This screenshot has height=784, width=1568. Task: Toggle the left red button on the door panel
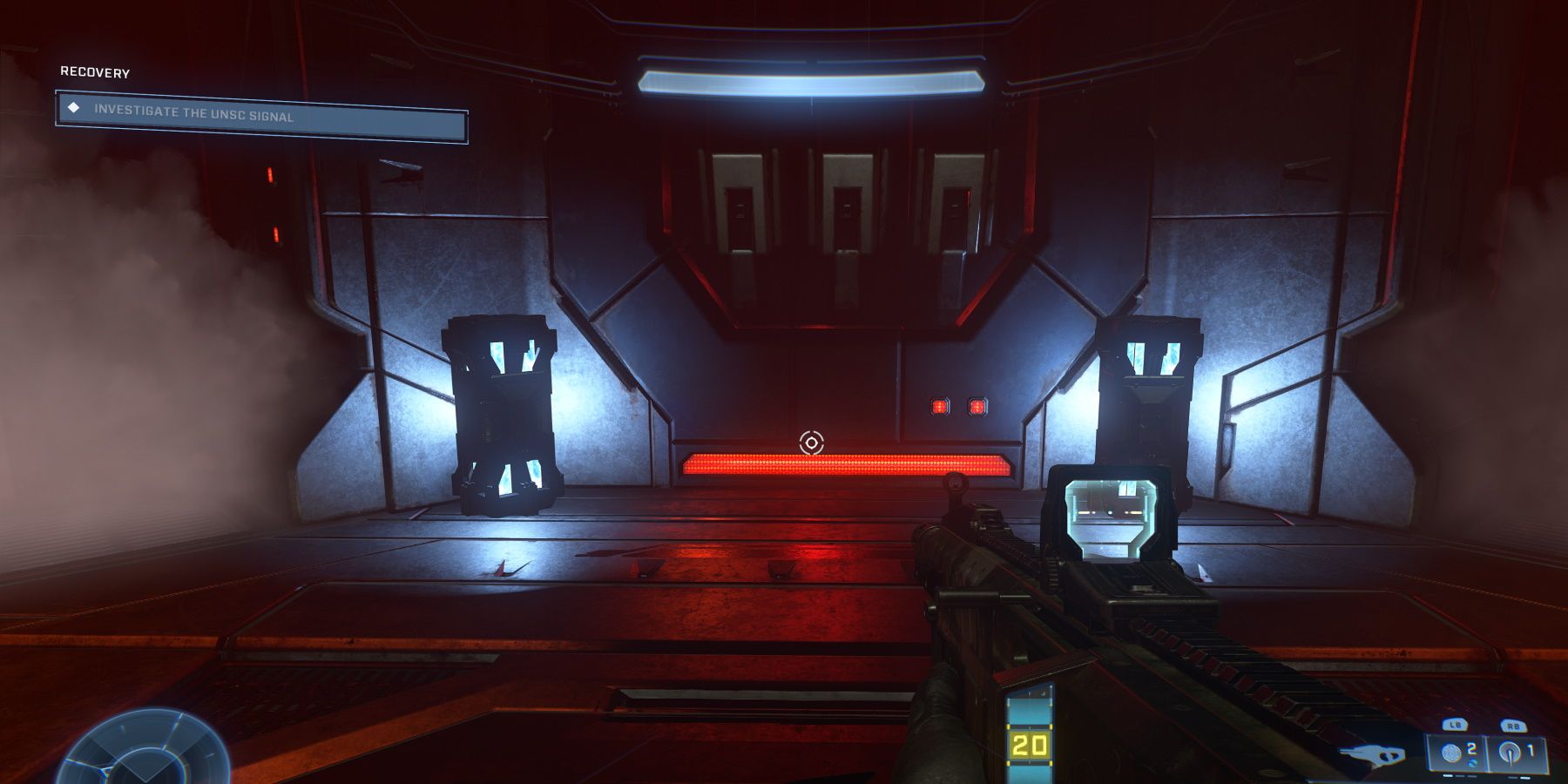939,405
